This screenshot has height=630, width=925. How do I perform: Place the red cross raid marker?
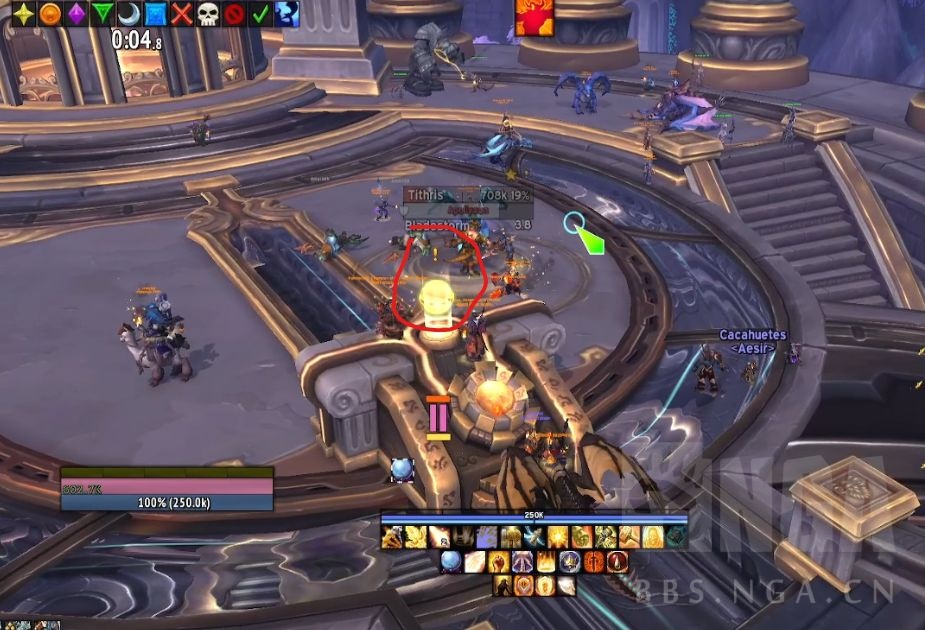181,14
